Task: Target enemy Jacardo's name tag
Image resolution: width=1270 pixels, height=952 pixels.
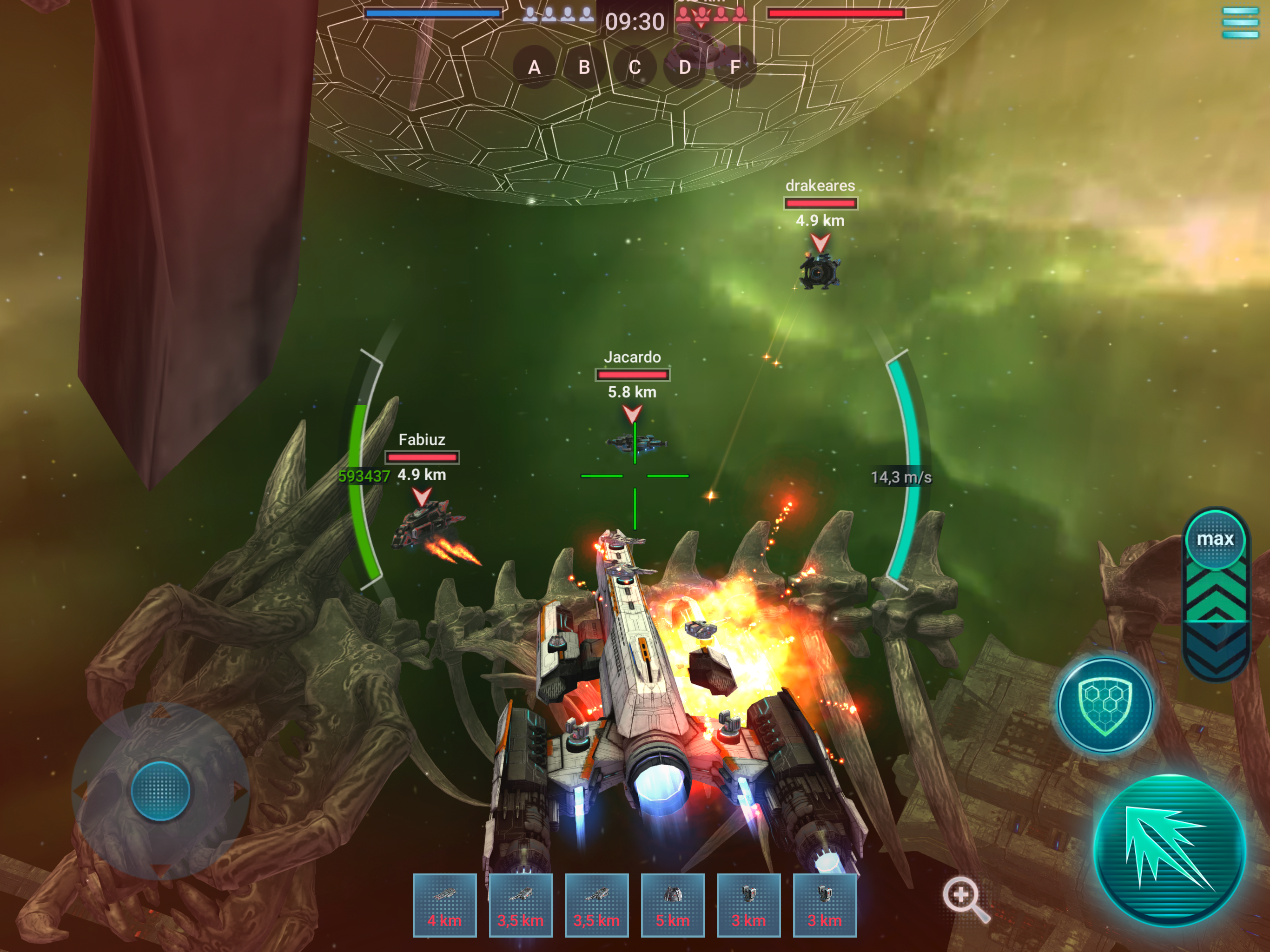Action: (x=632, y=357)
